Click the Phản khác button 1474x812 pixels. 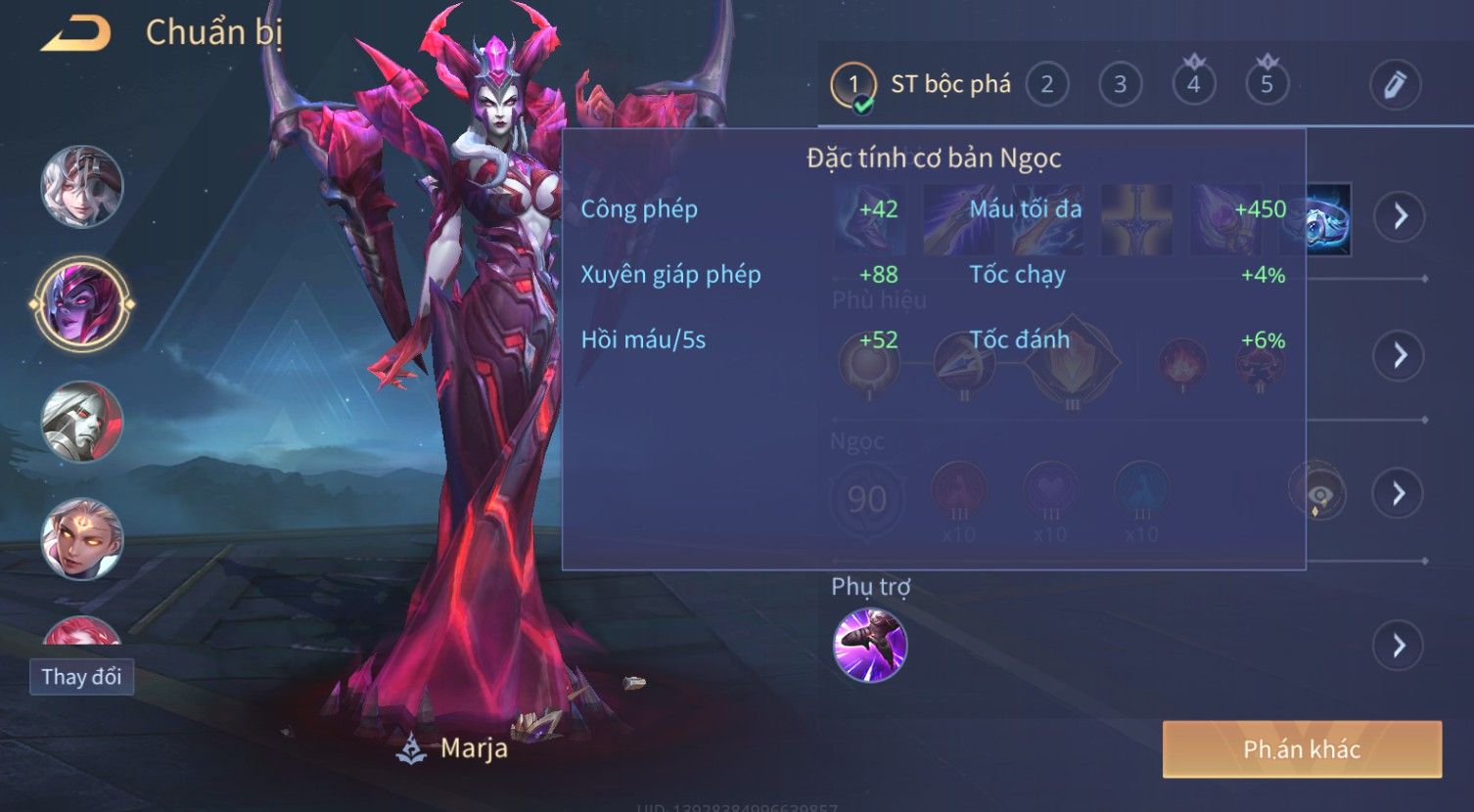point(1302,749)
